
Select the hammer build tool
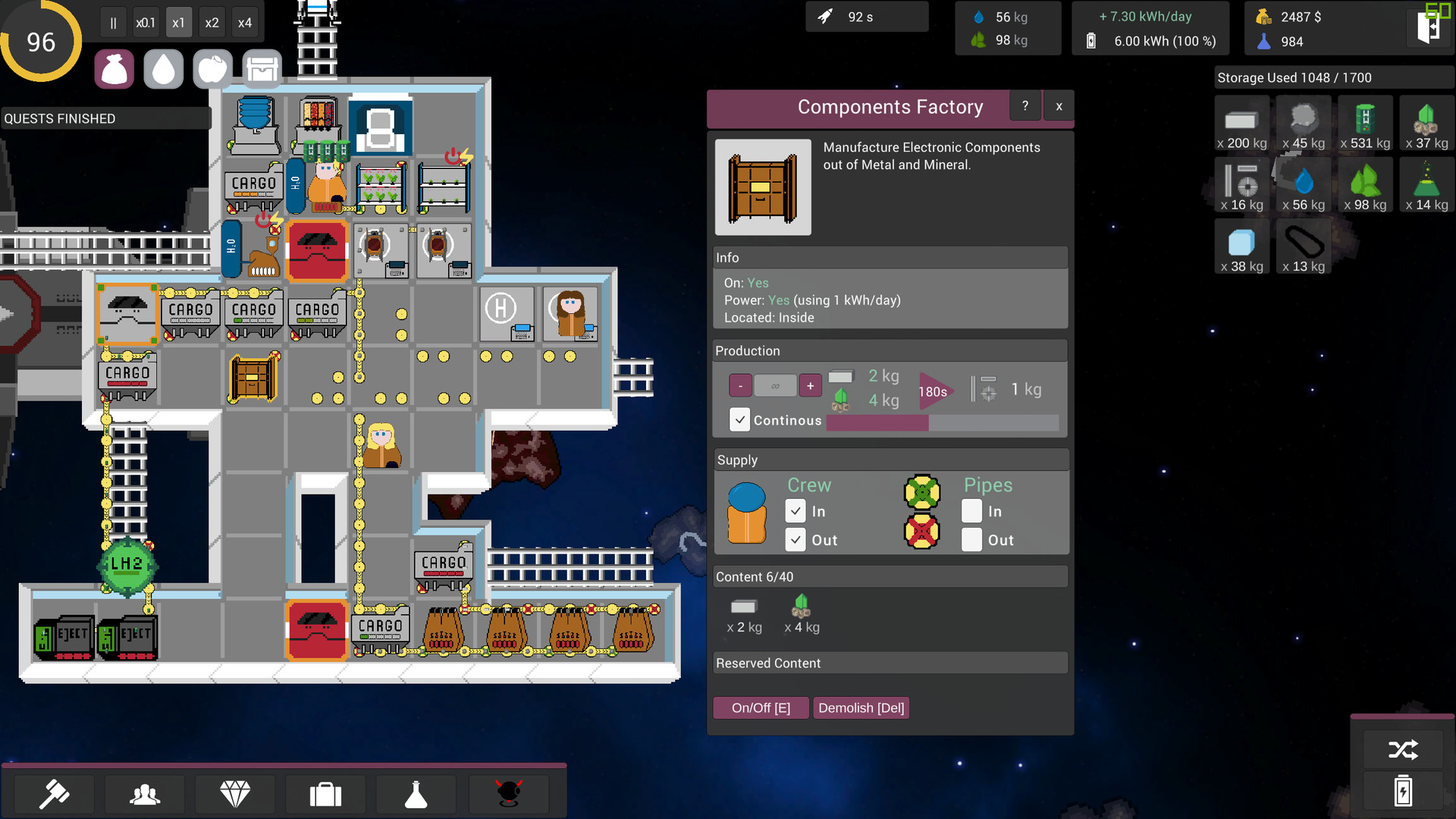click(53, 794)
